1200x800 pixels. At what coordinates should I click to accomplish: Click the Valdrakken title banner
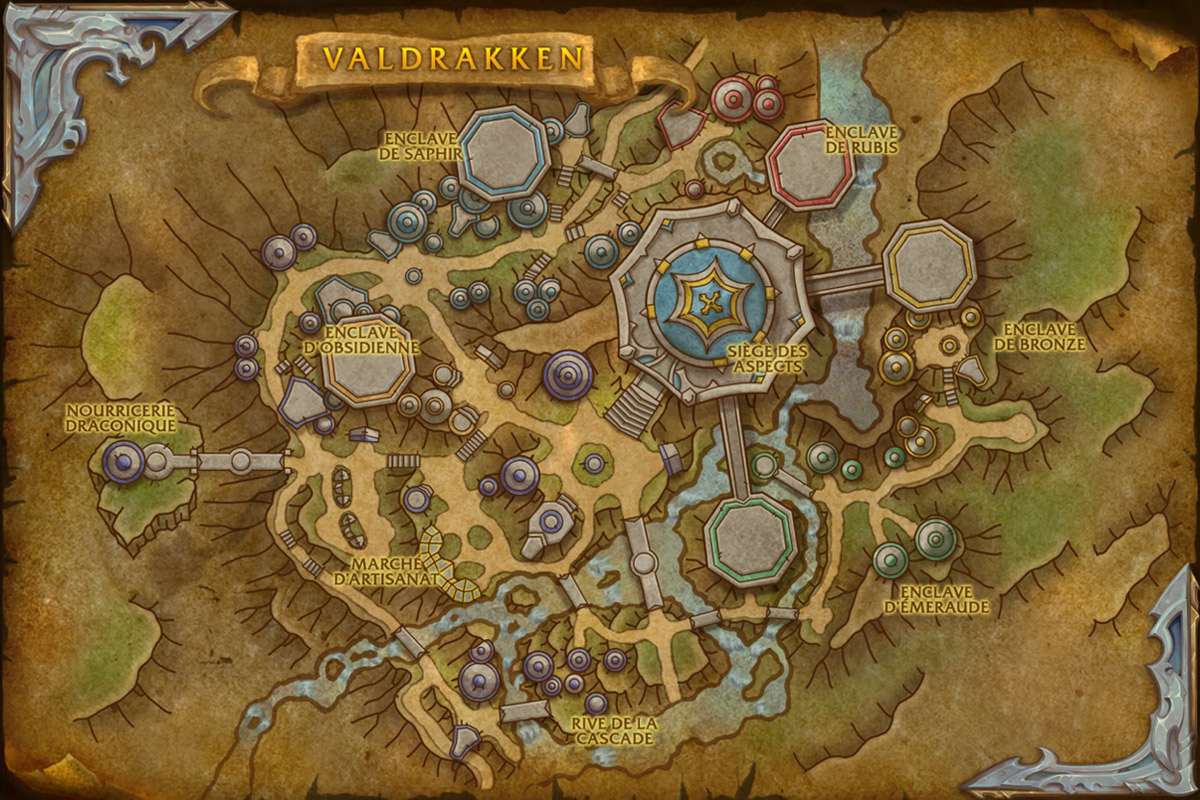coord(452,57)
